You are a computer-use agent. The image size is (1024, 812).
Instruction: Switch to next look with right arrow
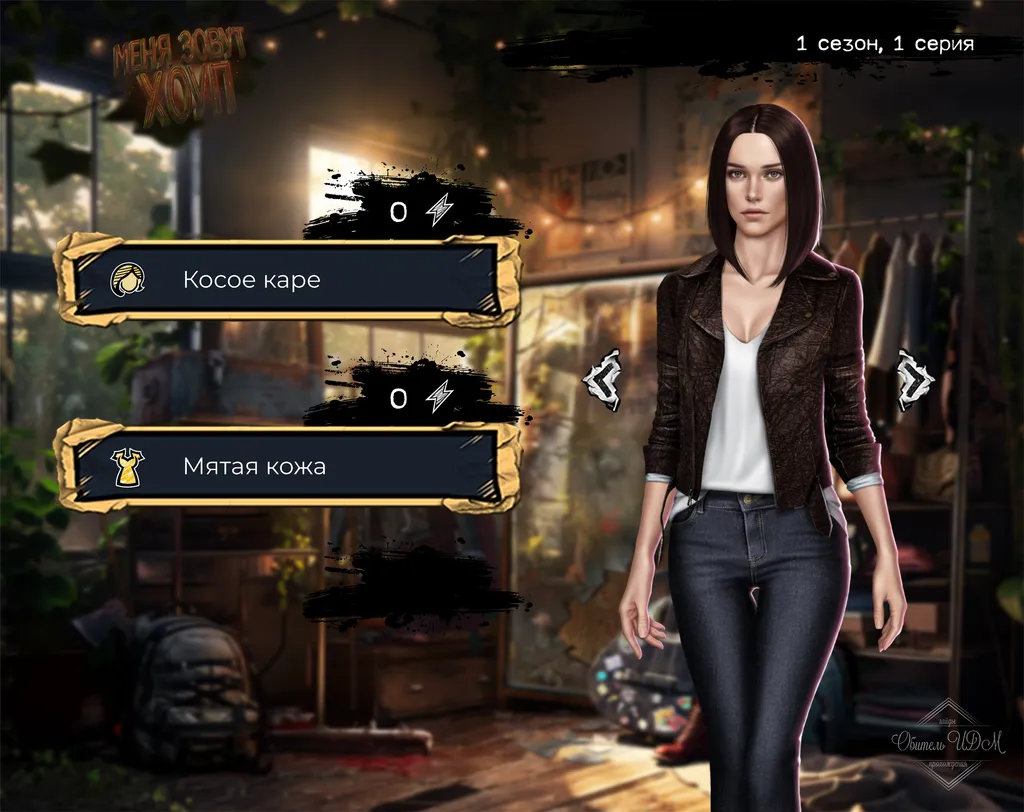914,379
